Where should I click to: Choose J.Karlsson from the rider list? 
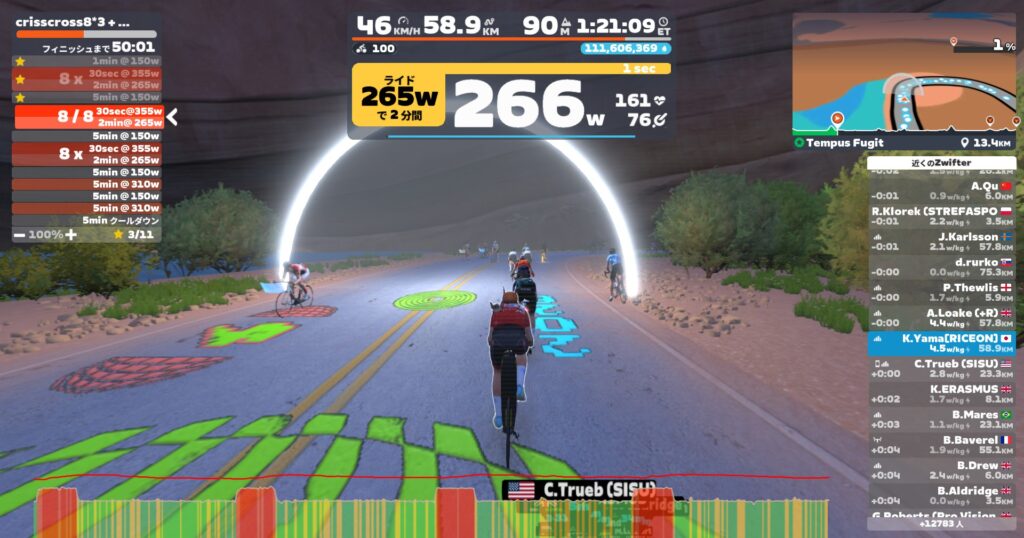click(941, 242)
